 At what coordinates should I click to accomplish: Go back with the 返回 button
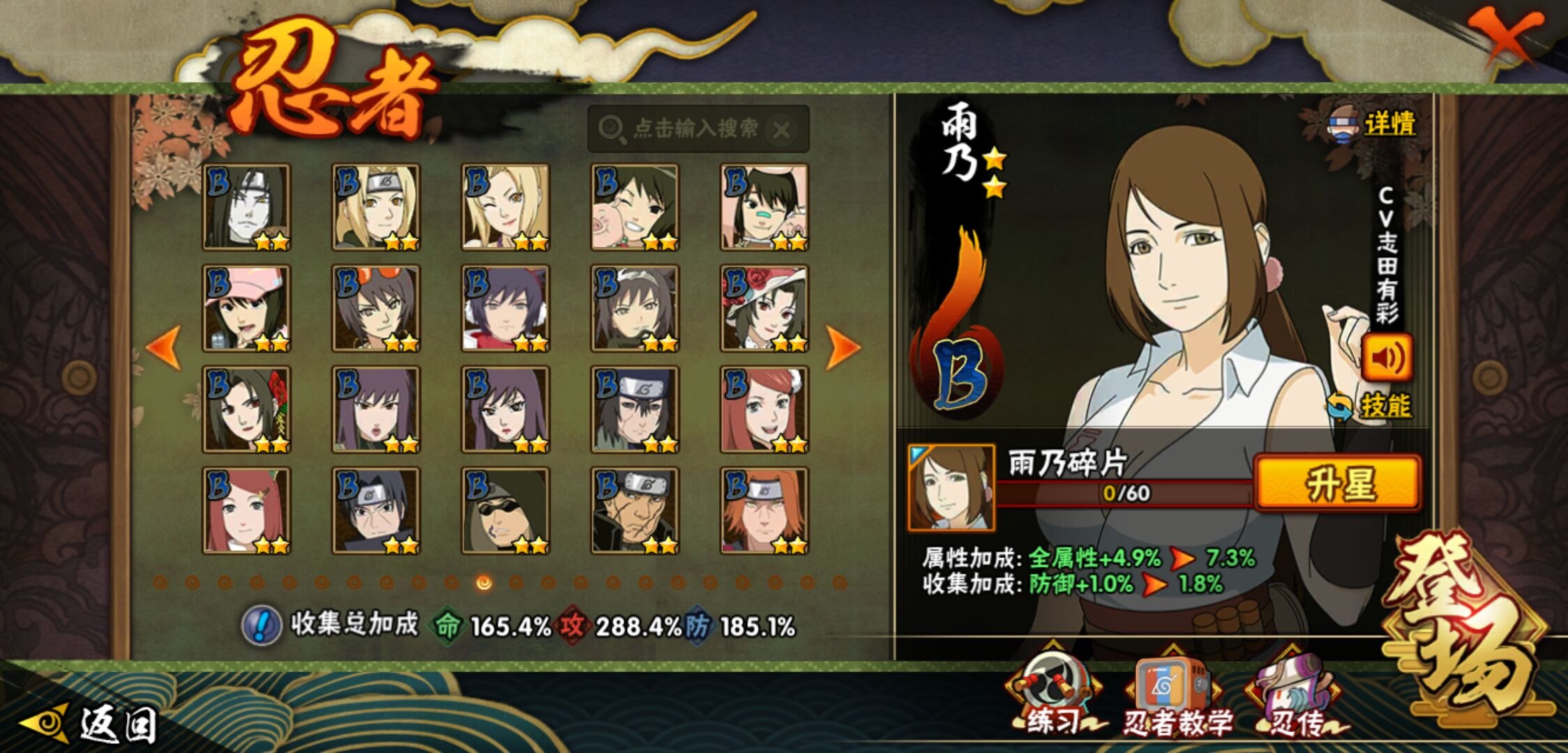tap(91, 724)
